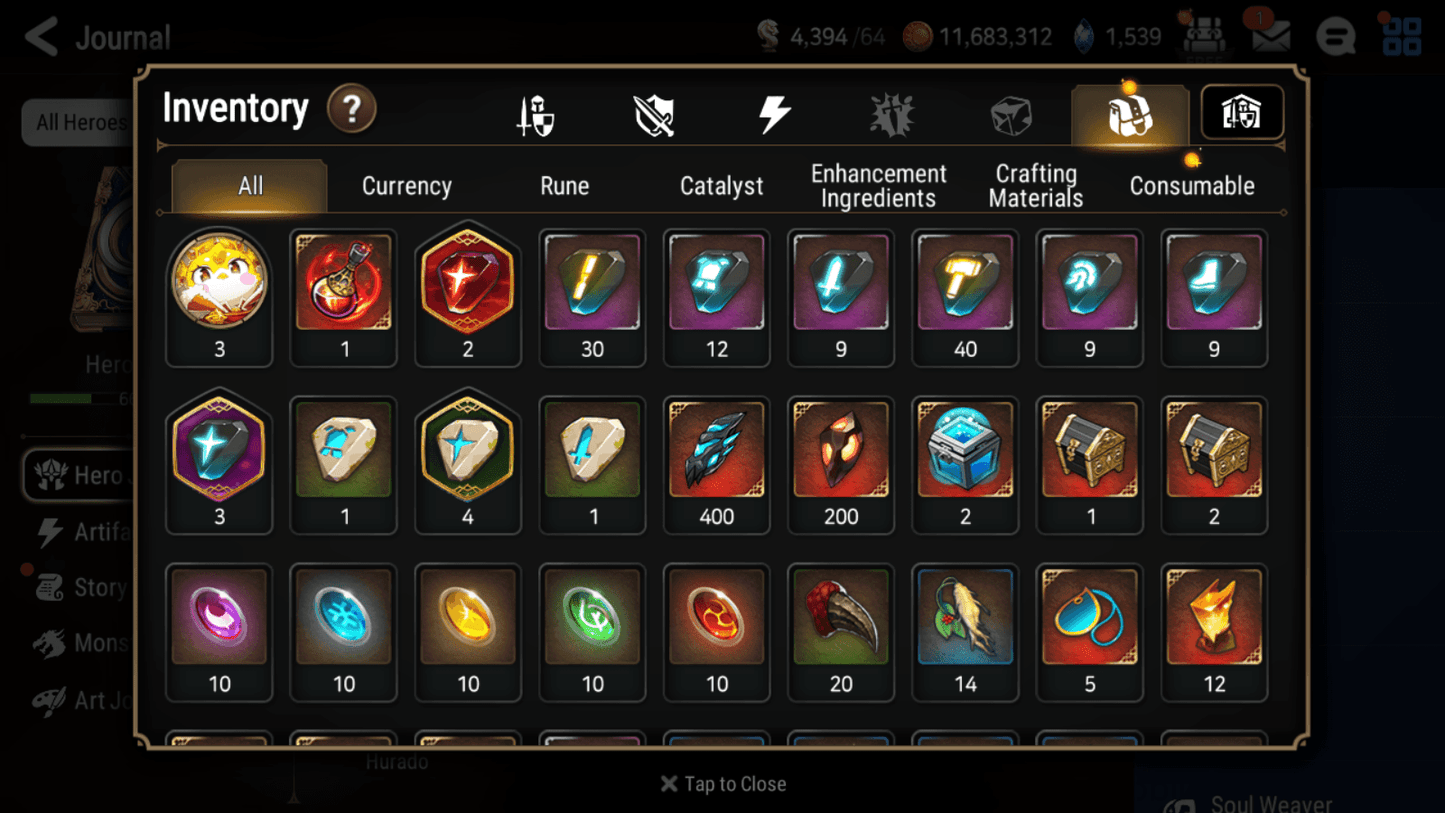Select the gear equipment filter icon
Image resolution: width=1445 pixels, height=813 pixels.
[535, 113]
